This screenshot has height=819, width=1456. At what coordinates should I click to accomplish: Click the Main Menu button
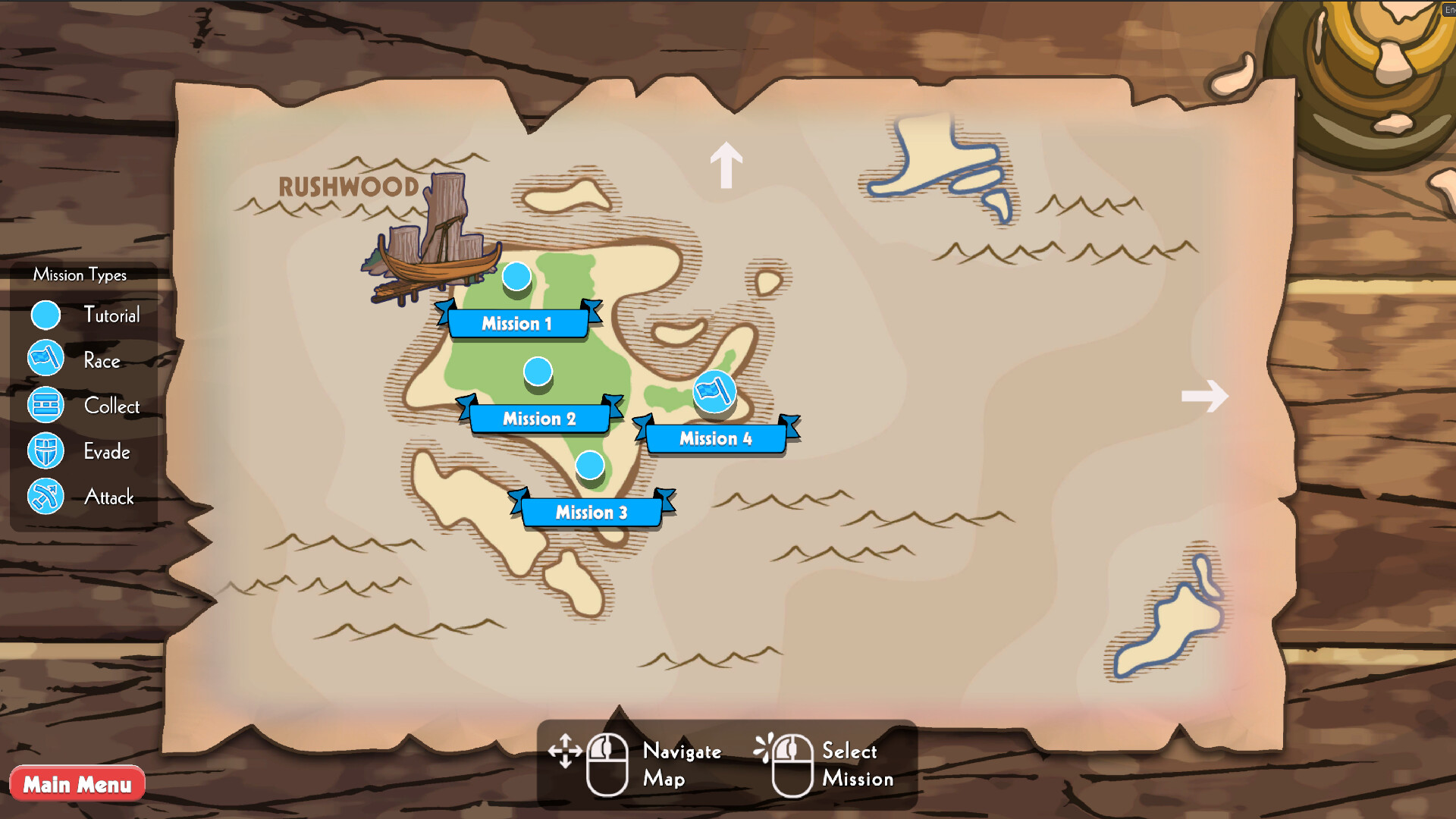pos(77,783)
